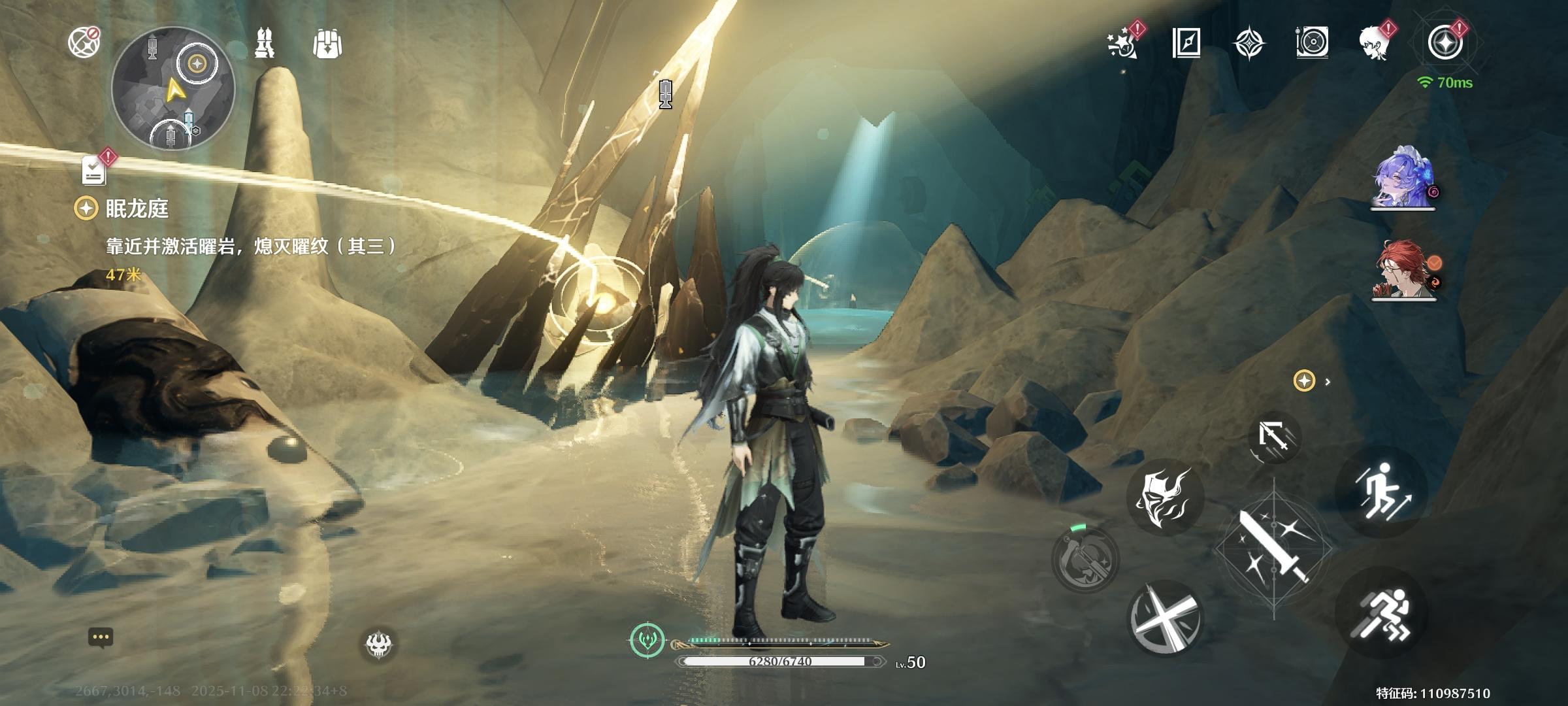Open the circular minimap

173,88
